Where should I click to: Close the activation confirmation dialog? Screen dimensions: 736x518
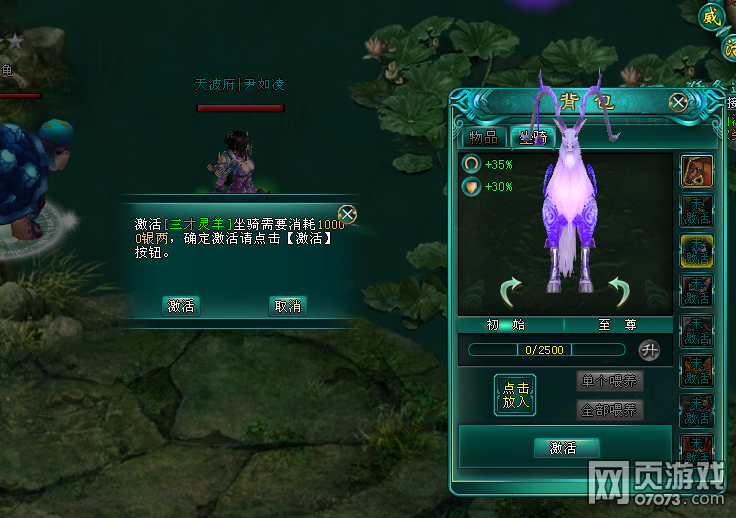[347, 214]
